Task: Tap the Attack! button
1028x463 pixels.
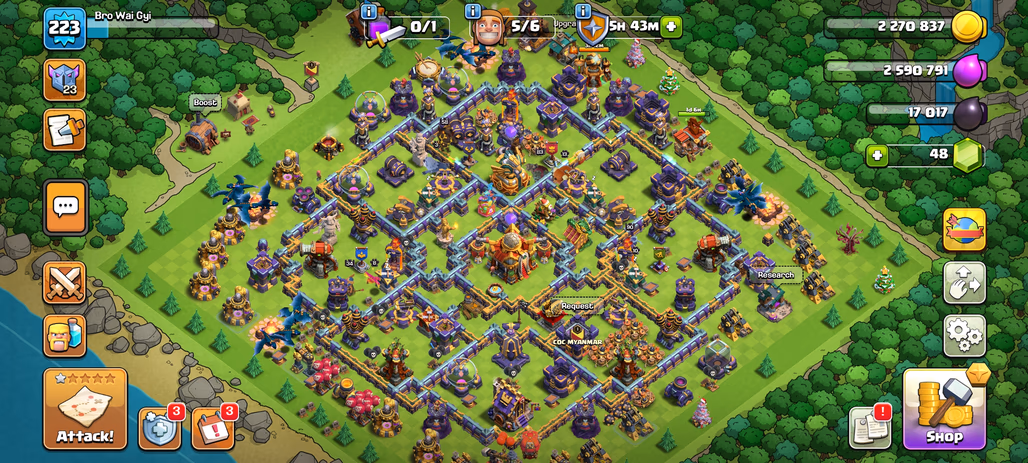Action: click(85, 408)
